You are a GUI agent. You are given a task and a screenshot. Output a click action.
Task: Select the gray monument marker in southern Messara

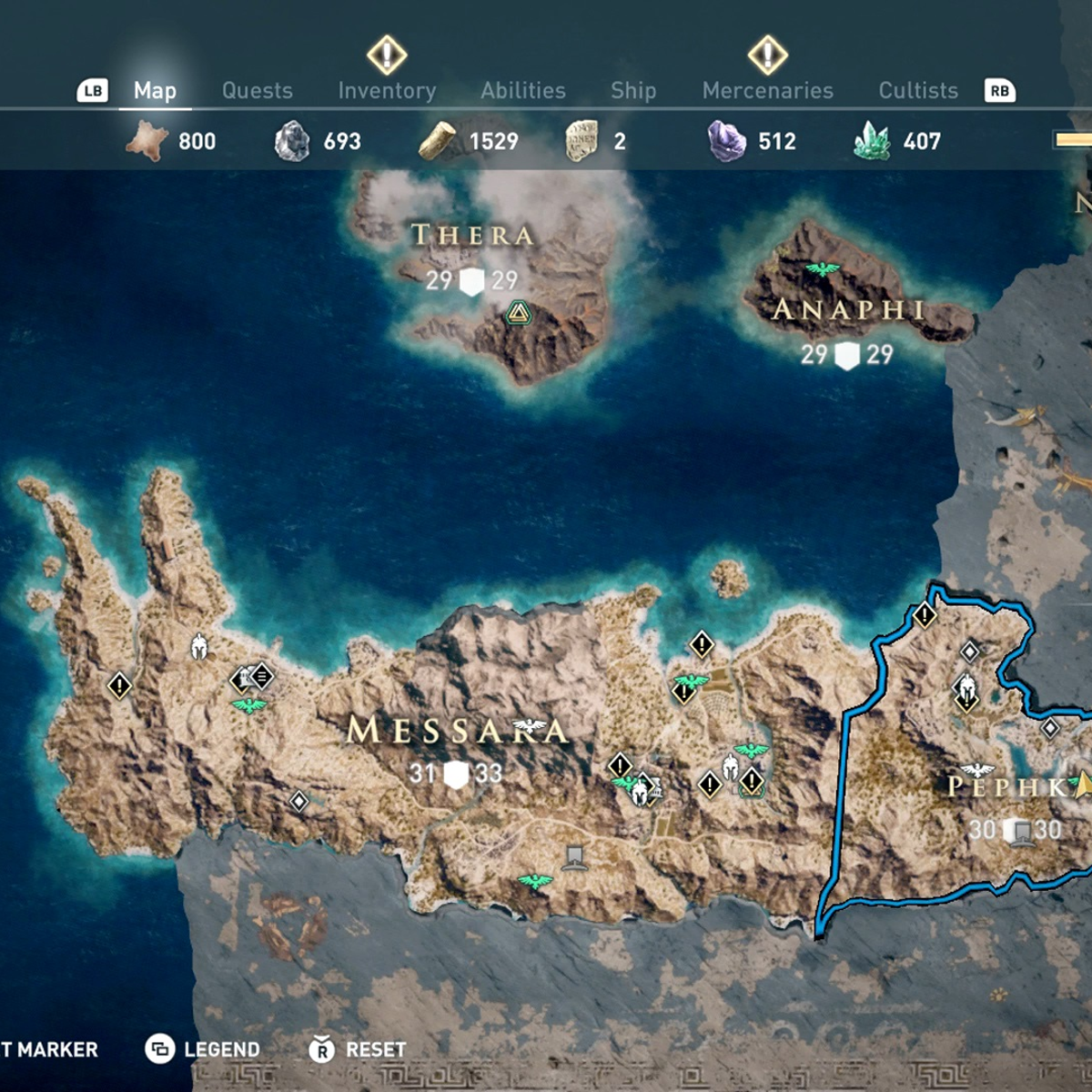click(574, 856)
